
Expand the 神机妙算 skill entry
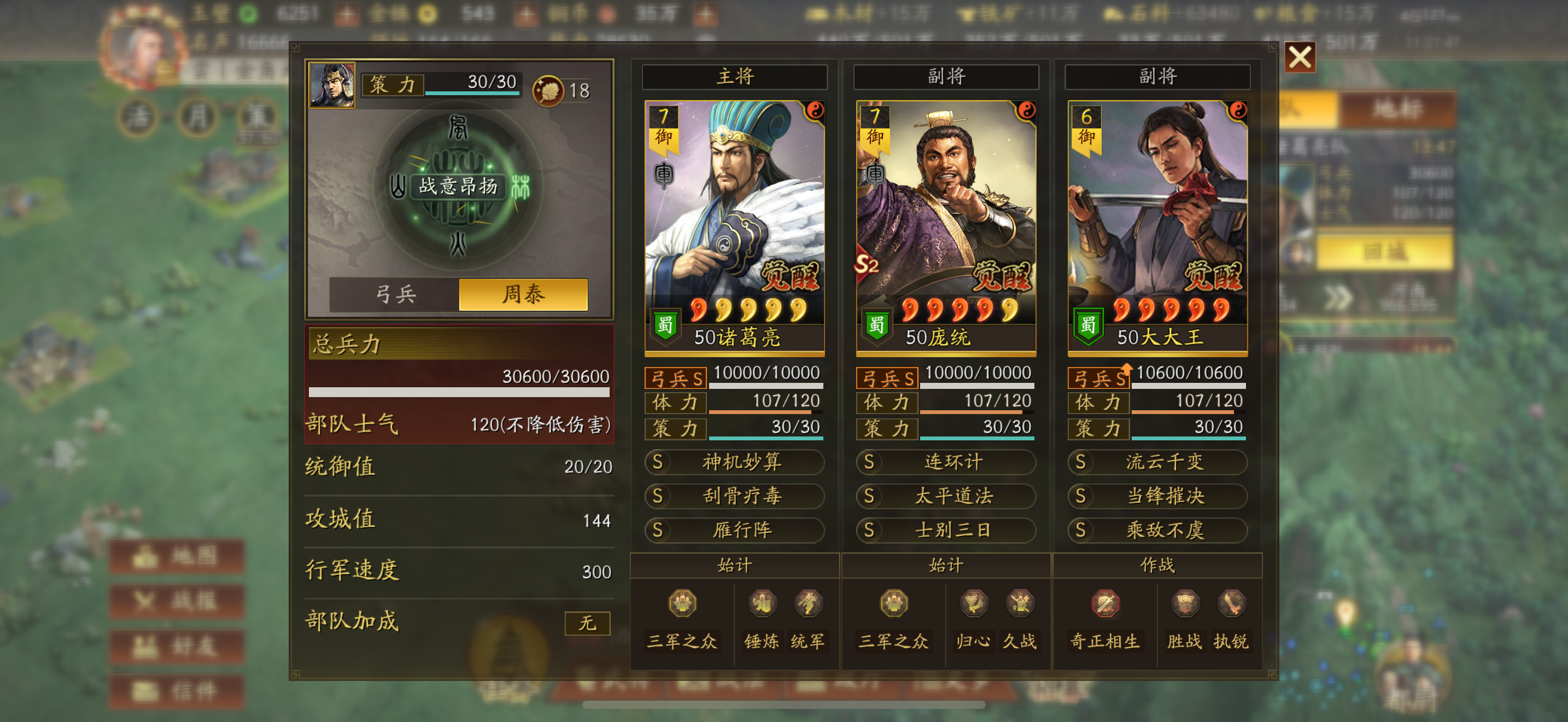[735, 463]
